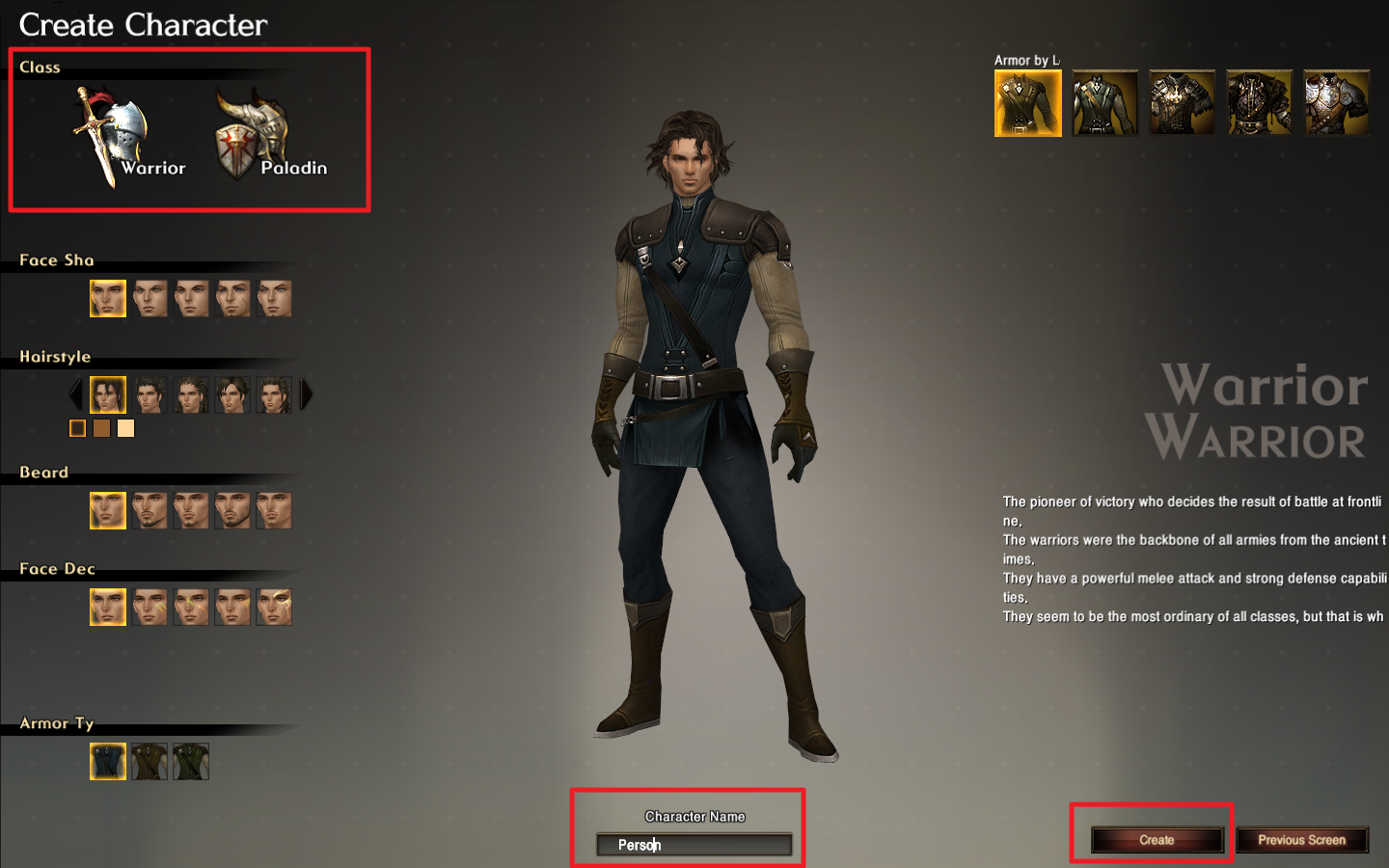Viewport: 1389px width, 868px height.
Task: Select the darkest hair color swatch
Action: [x=78, y=428]
